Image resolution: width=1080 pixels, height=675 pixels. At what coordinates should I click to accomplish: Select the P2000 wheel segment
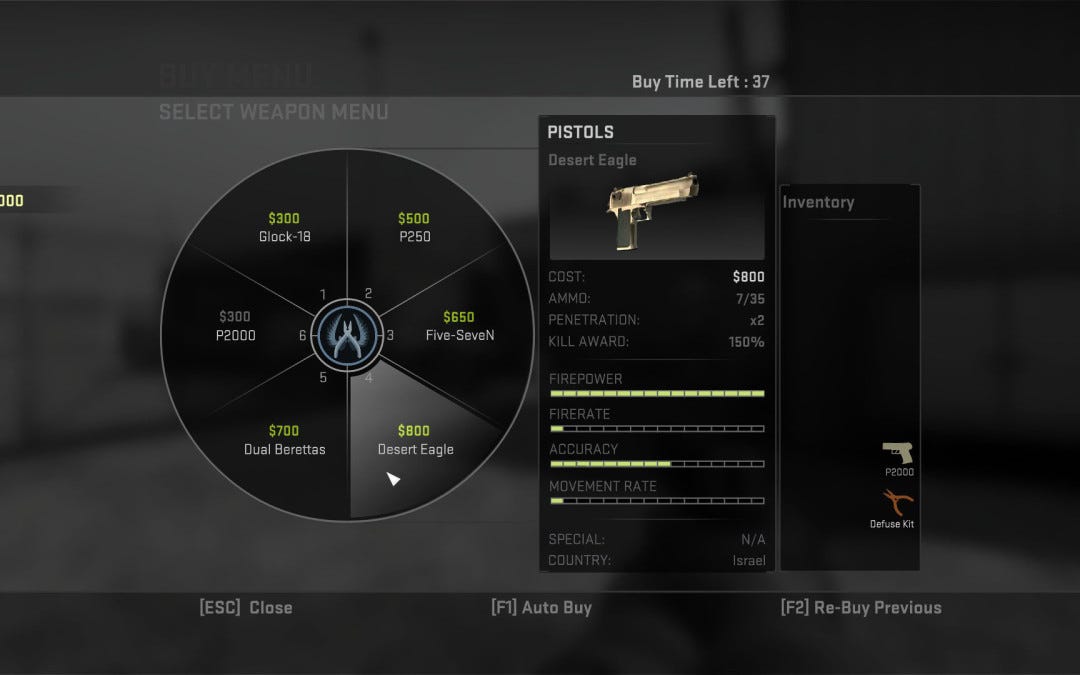[x=236, y=327]
